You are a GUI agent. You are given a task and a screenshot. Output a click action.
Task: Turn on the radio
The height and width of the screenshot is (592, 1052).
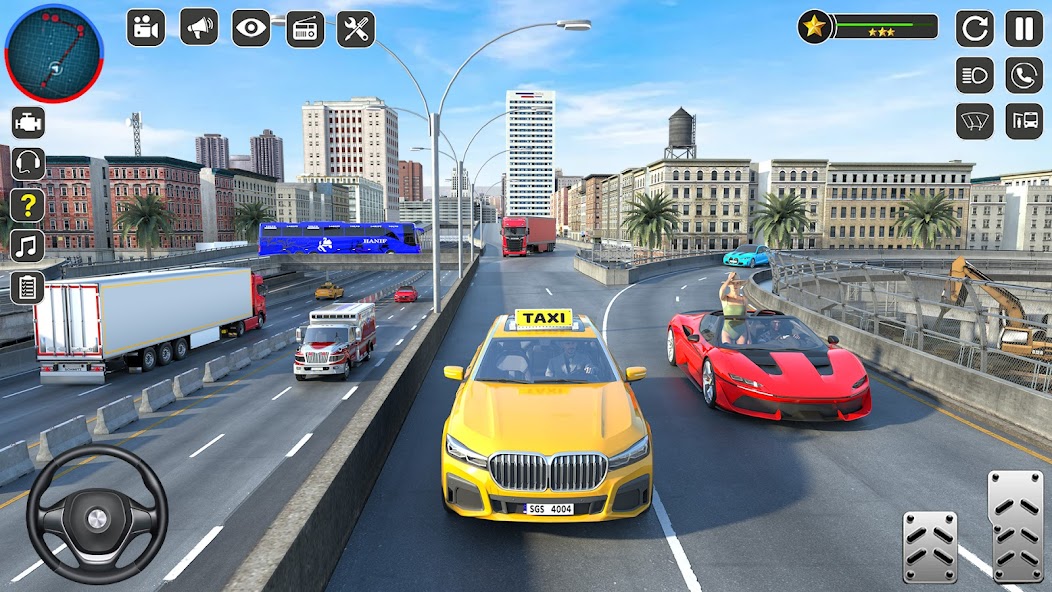point(305,29)
